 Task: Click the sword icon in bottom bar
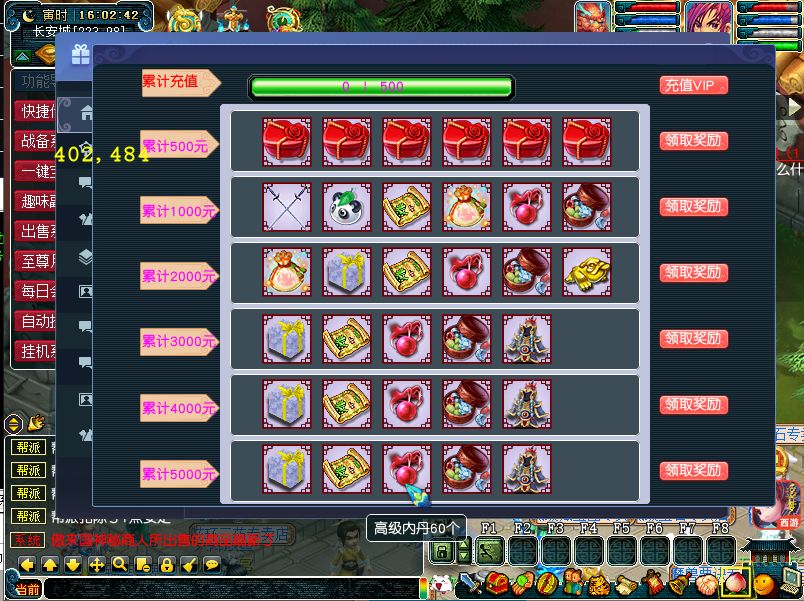tap(470, 582)
